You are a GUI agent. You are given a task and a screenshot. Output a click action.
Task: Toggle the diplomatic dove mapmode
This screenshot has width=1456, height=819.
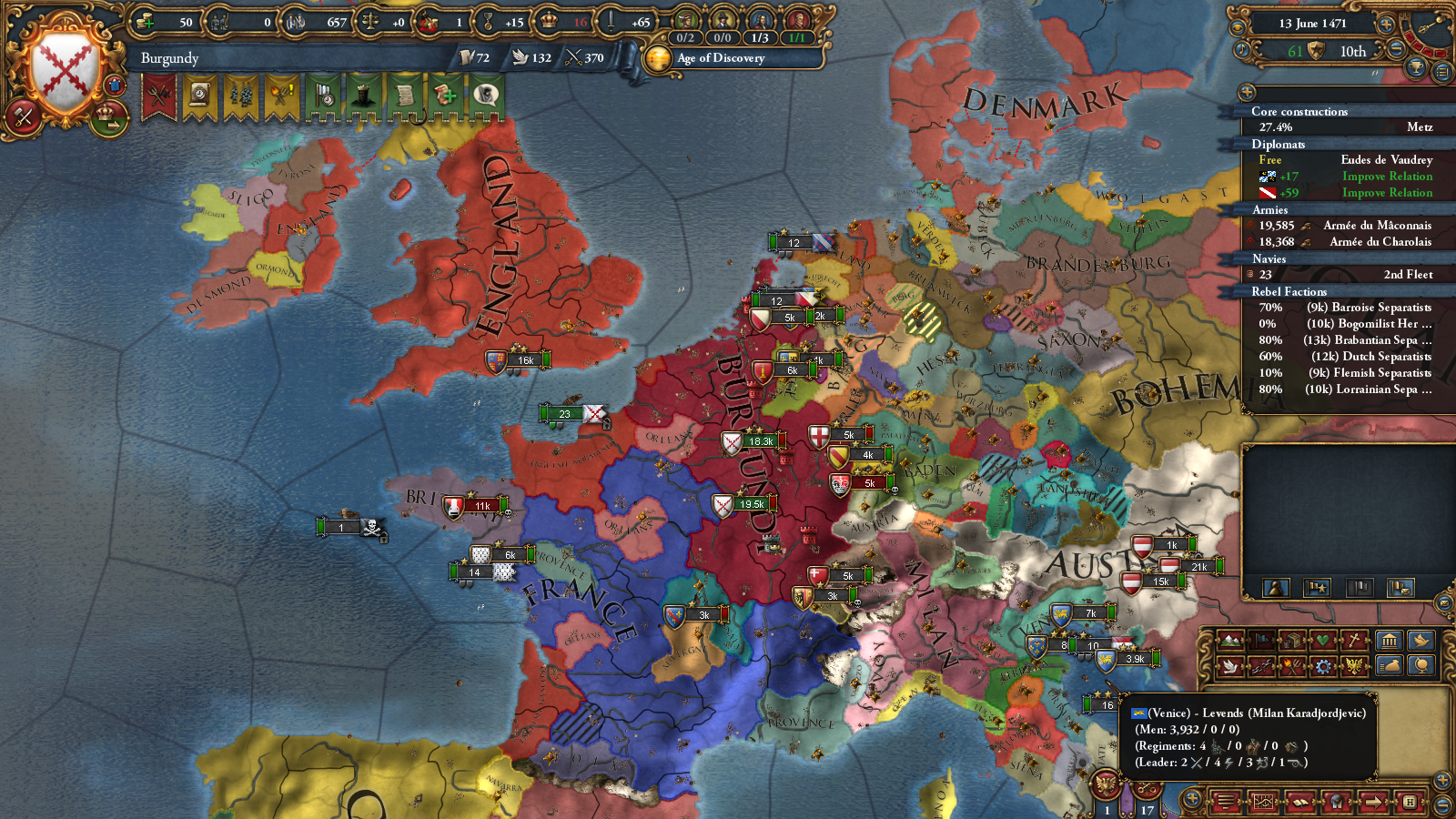tap(1230, 664)
